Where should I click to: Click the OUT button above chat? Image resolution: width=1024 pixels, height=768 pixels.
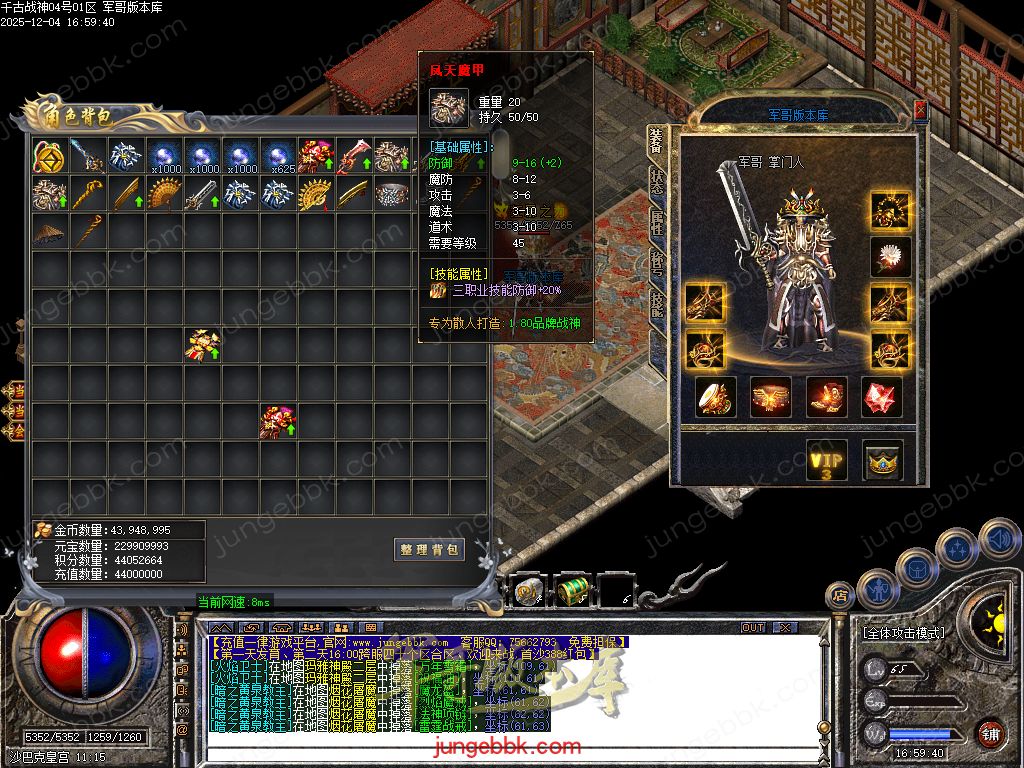click(x=753, y=628)
